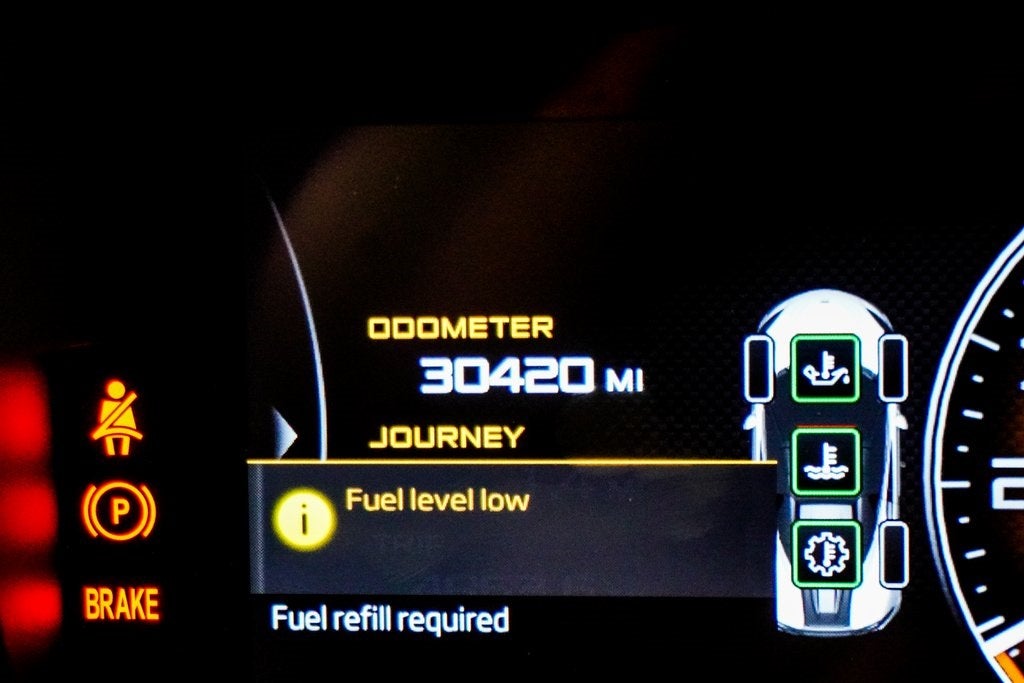Select the Odometer menu heading

point(460,328)
